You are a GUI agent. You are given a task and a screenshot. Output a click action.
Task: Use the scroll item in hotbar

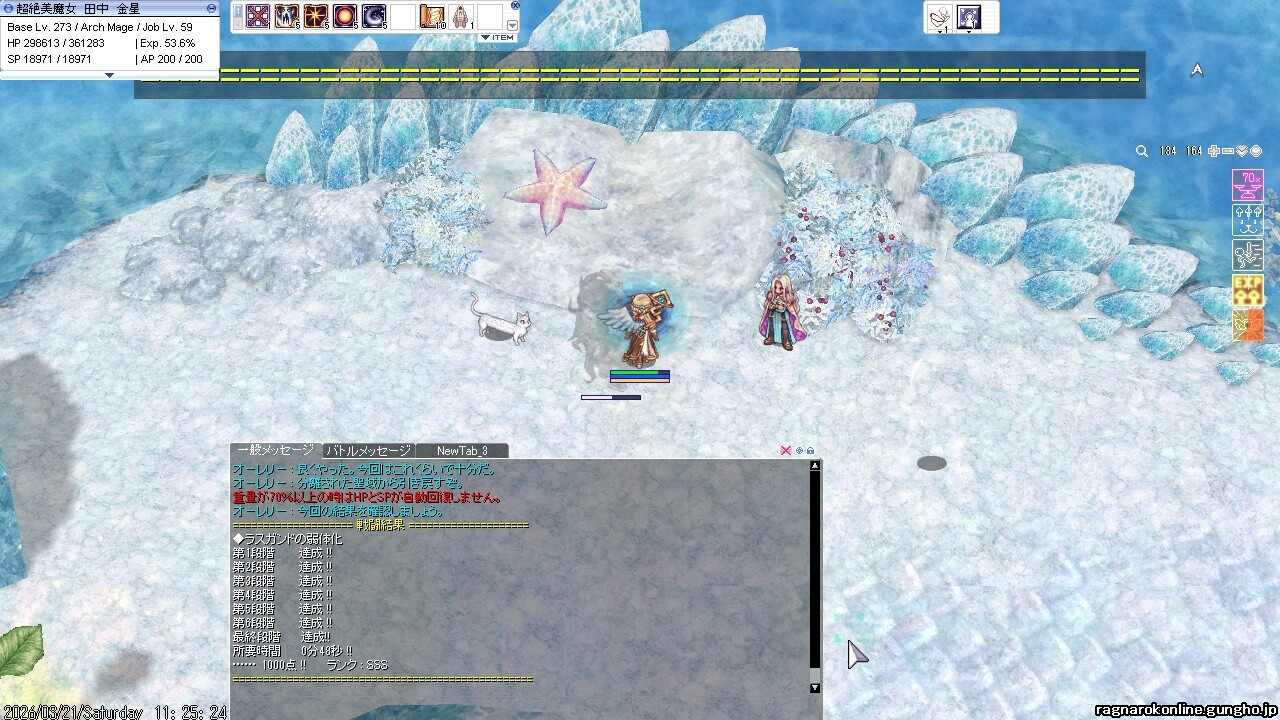[432, 17]
